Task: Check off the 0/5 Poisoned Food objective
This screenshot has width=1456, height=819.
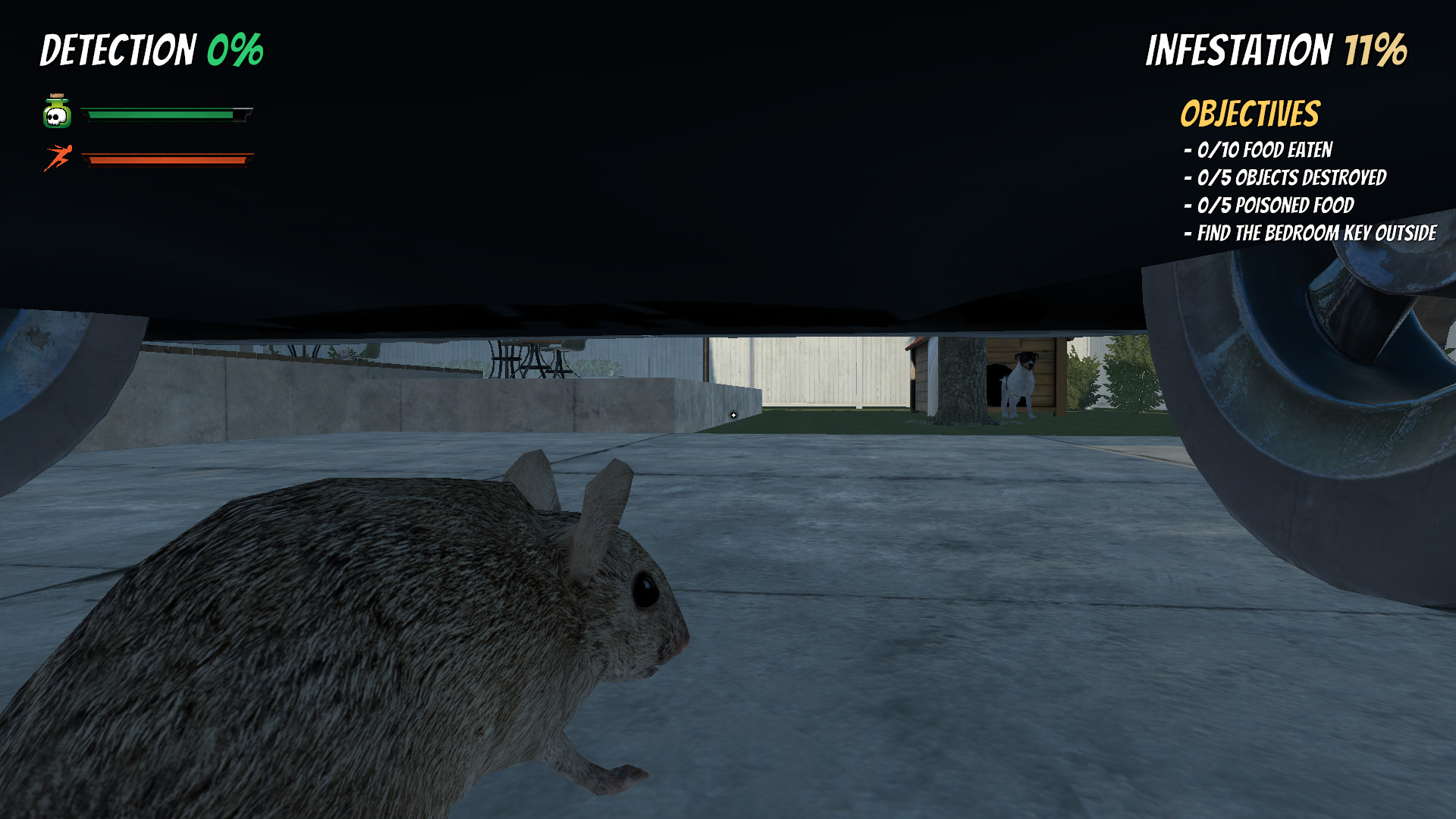Action: tap(1269, 206)
